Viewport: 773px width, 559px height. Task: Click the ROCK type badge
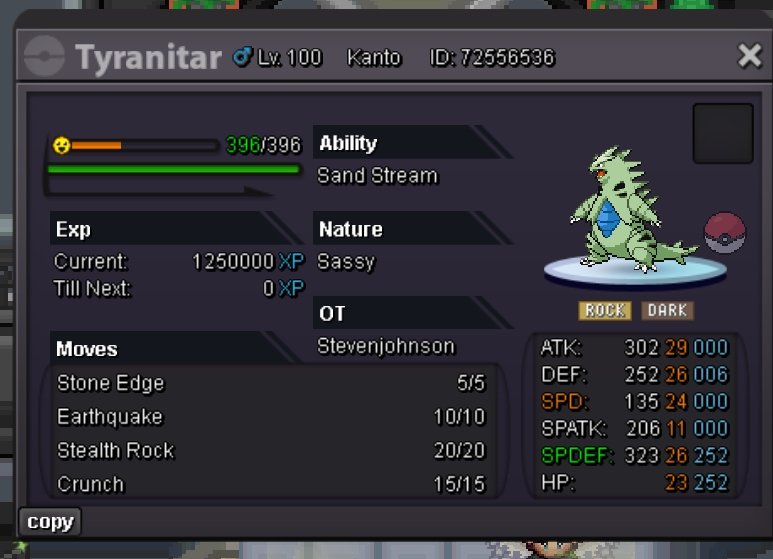(x=604, y=311)
